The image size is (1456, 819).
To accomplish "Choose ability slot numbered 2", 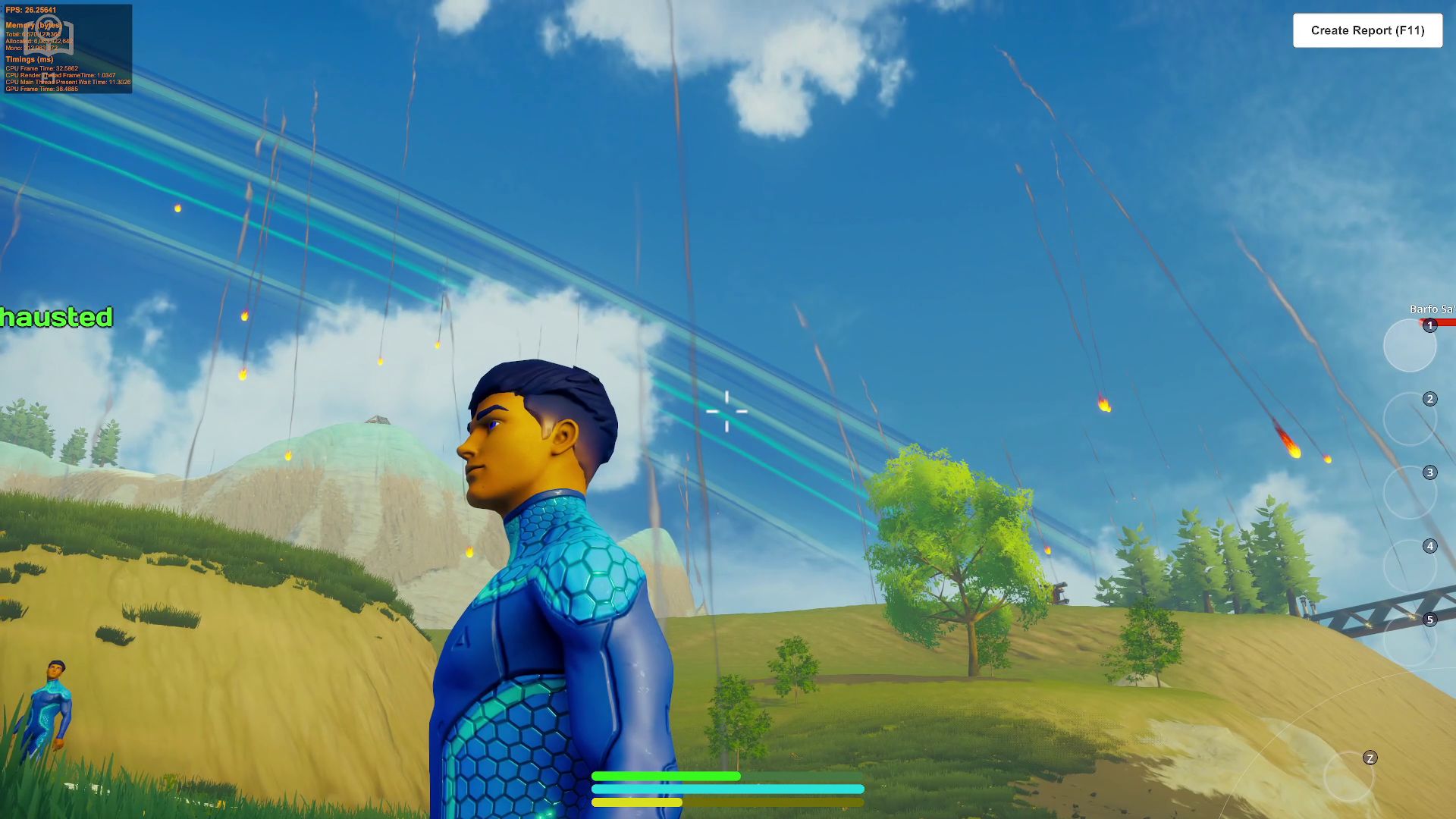I will pos(1410,419).
